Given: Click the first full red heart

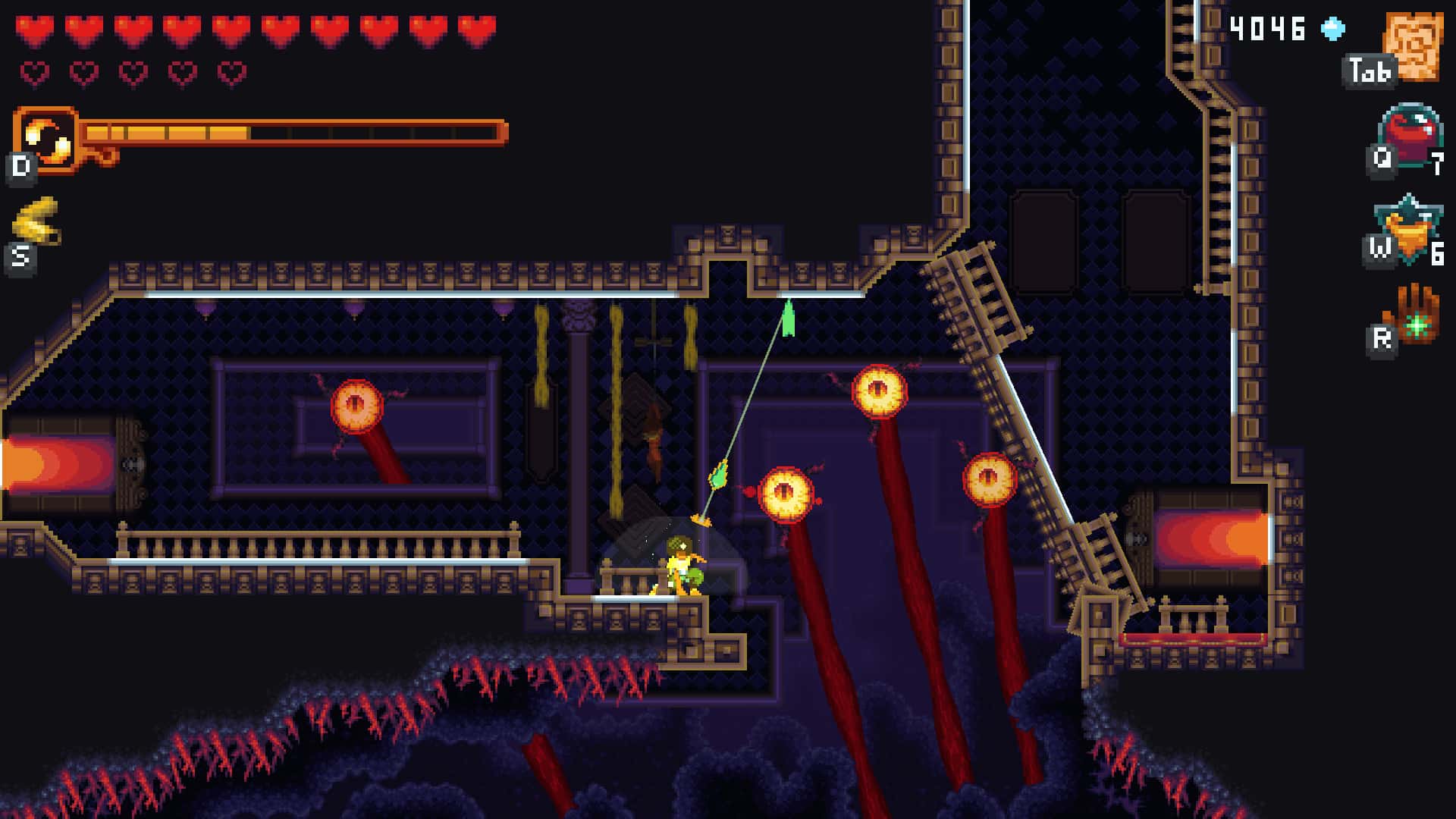Looking at the screenshot, I should coord(34,29).
